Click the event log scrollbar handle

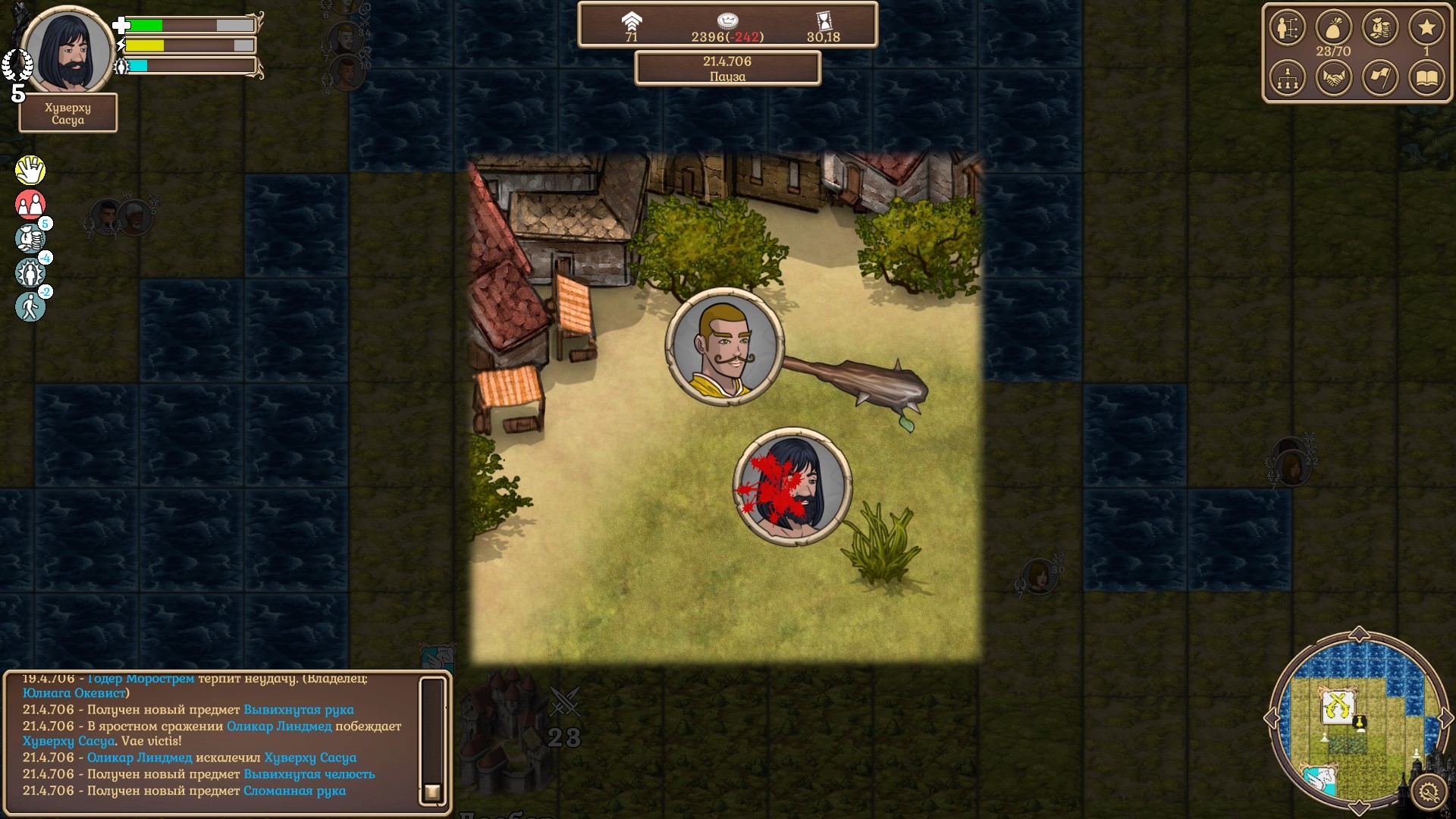point(432,792)
